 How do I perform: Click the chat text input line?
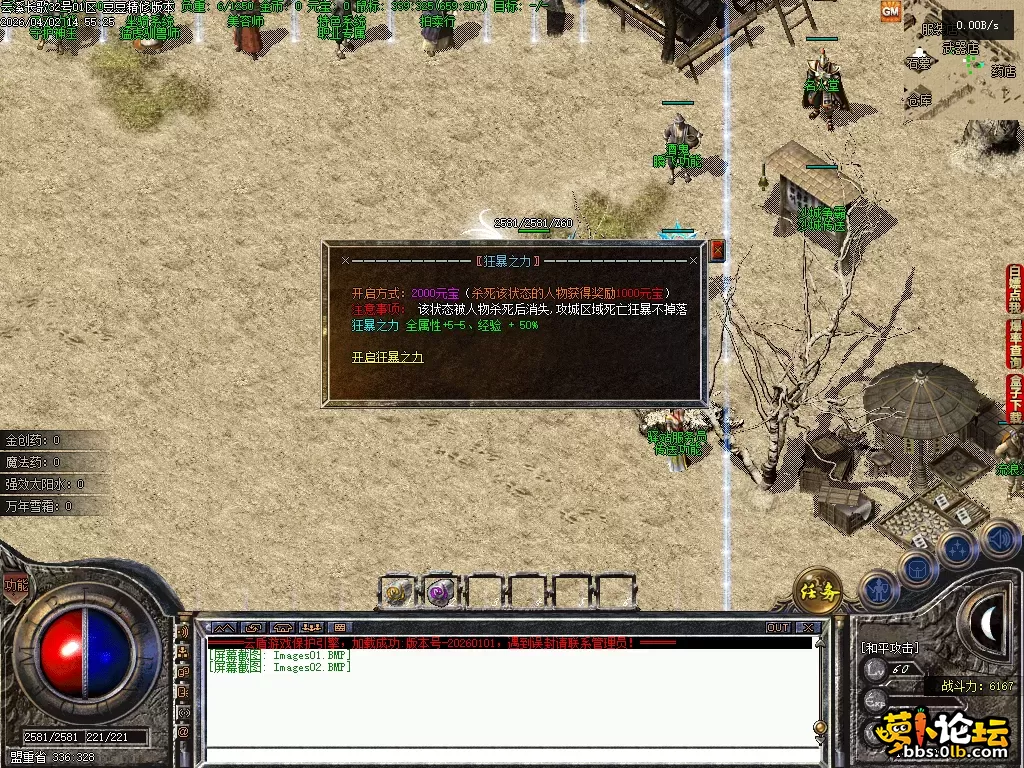pyautogui.click(x=510, y=755)
